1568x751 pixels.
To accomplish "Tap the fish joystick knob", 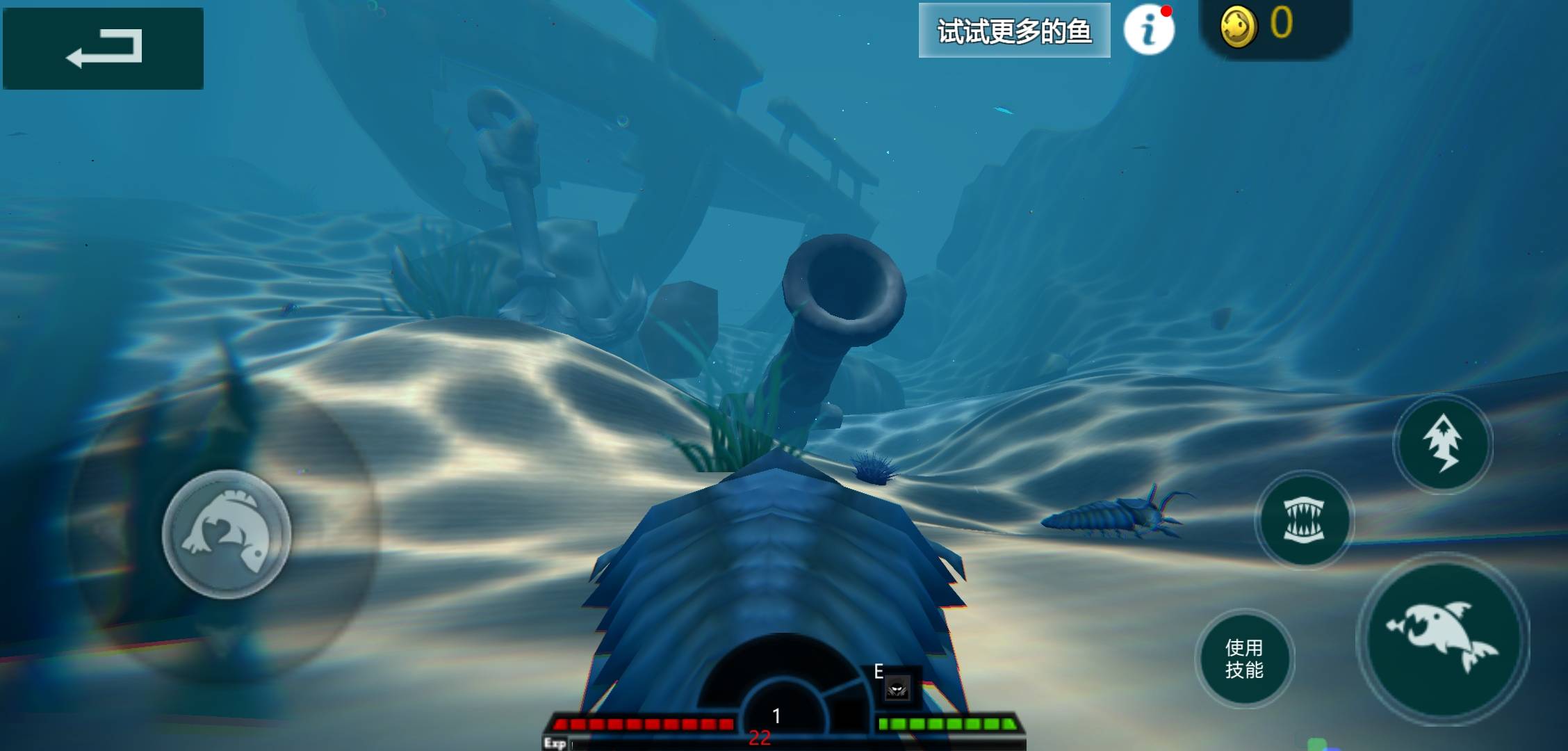I will 227,534.
